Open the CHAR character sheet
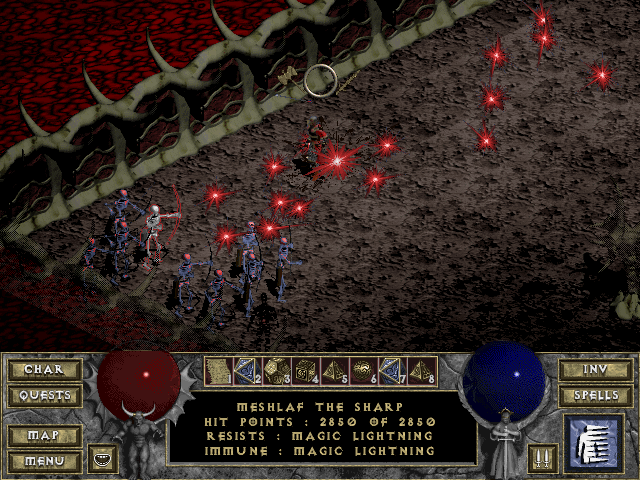The height and width of the screenshot is (480, 640). tap(44, 370)
